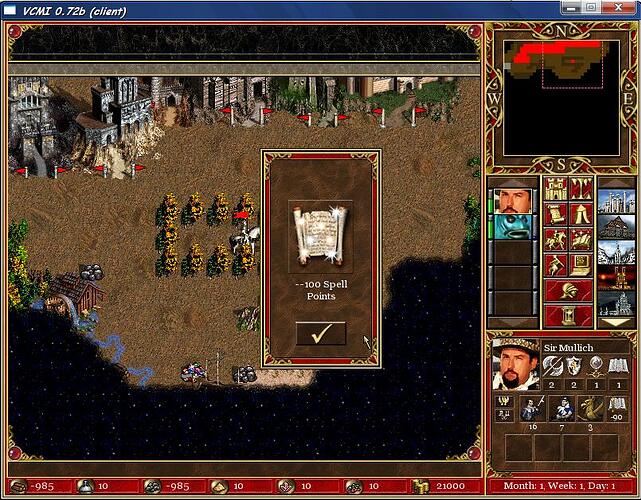Select the blue-faced hero in the hero list
The height and width of the screenshot is (500, 641).
[x=515, y=226]
